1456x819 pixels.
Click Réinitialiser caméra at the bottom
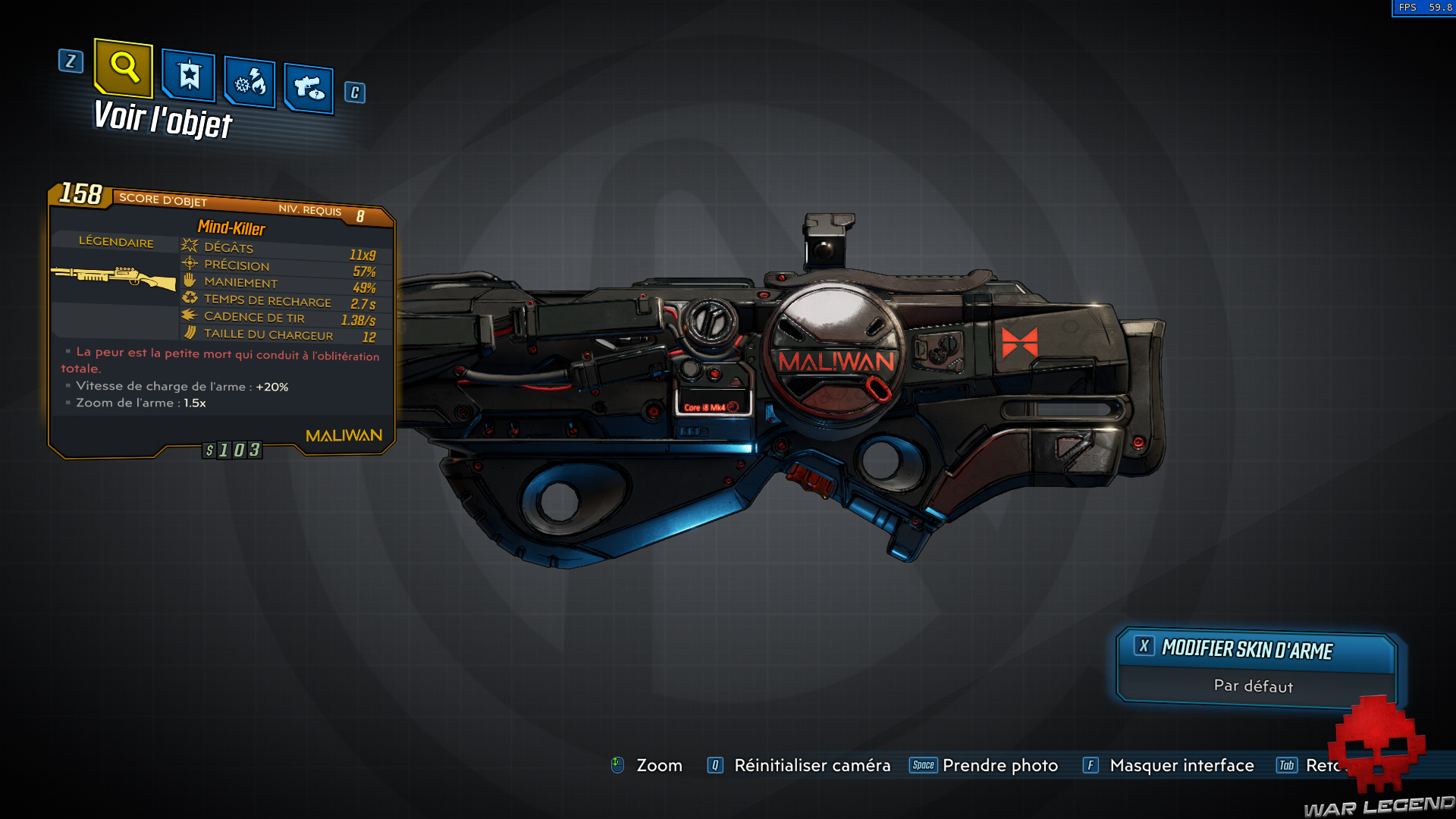811,766
